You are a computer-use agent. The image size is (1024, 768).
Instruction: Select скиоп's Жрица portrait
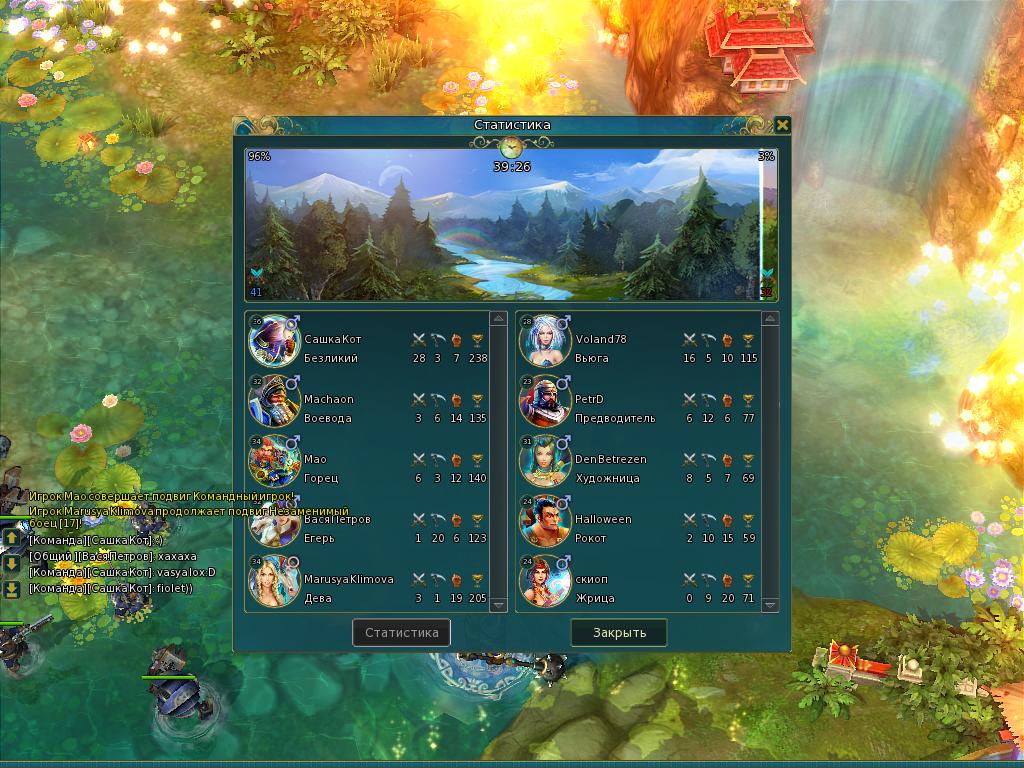[x=544, y=581]
